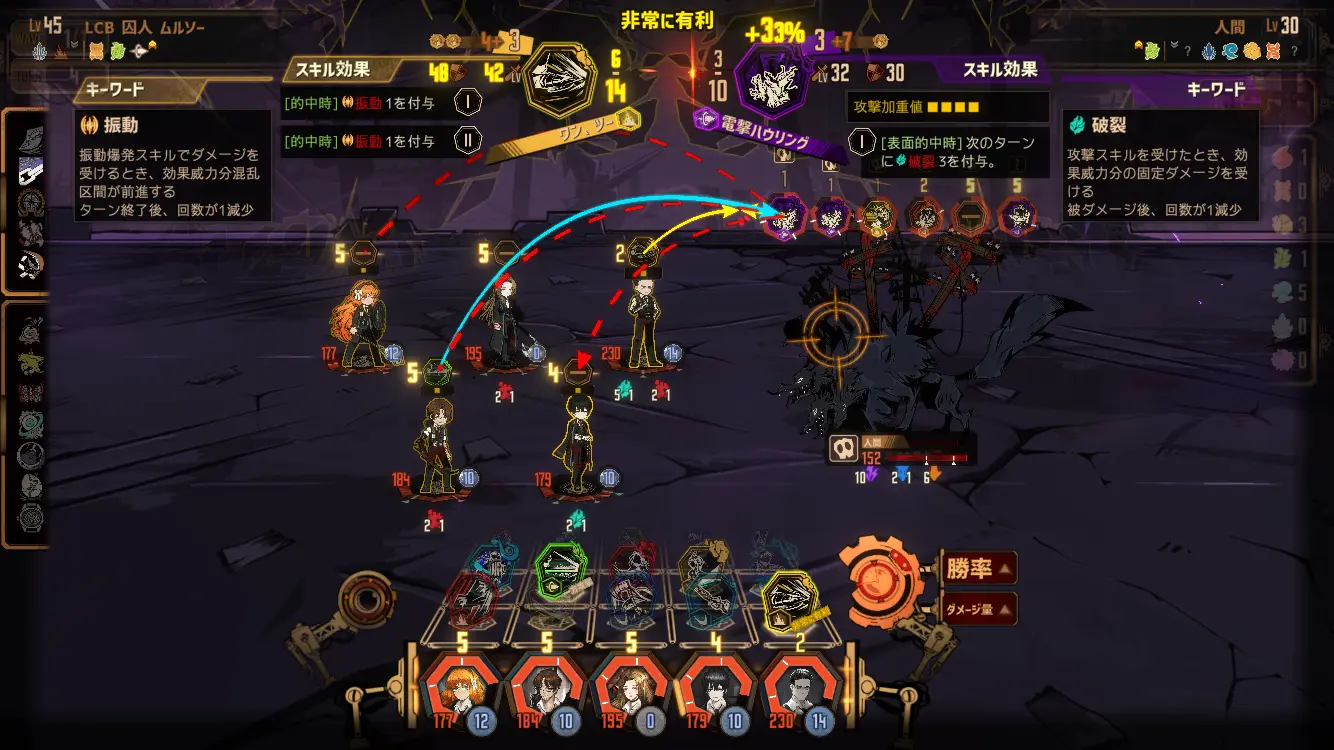Show coin II effect of ワン、ツー skill
1334x750 pixels.
[x=468, y=141]
